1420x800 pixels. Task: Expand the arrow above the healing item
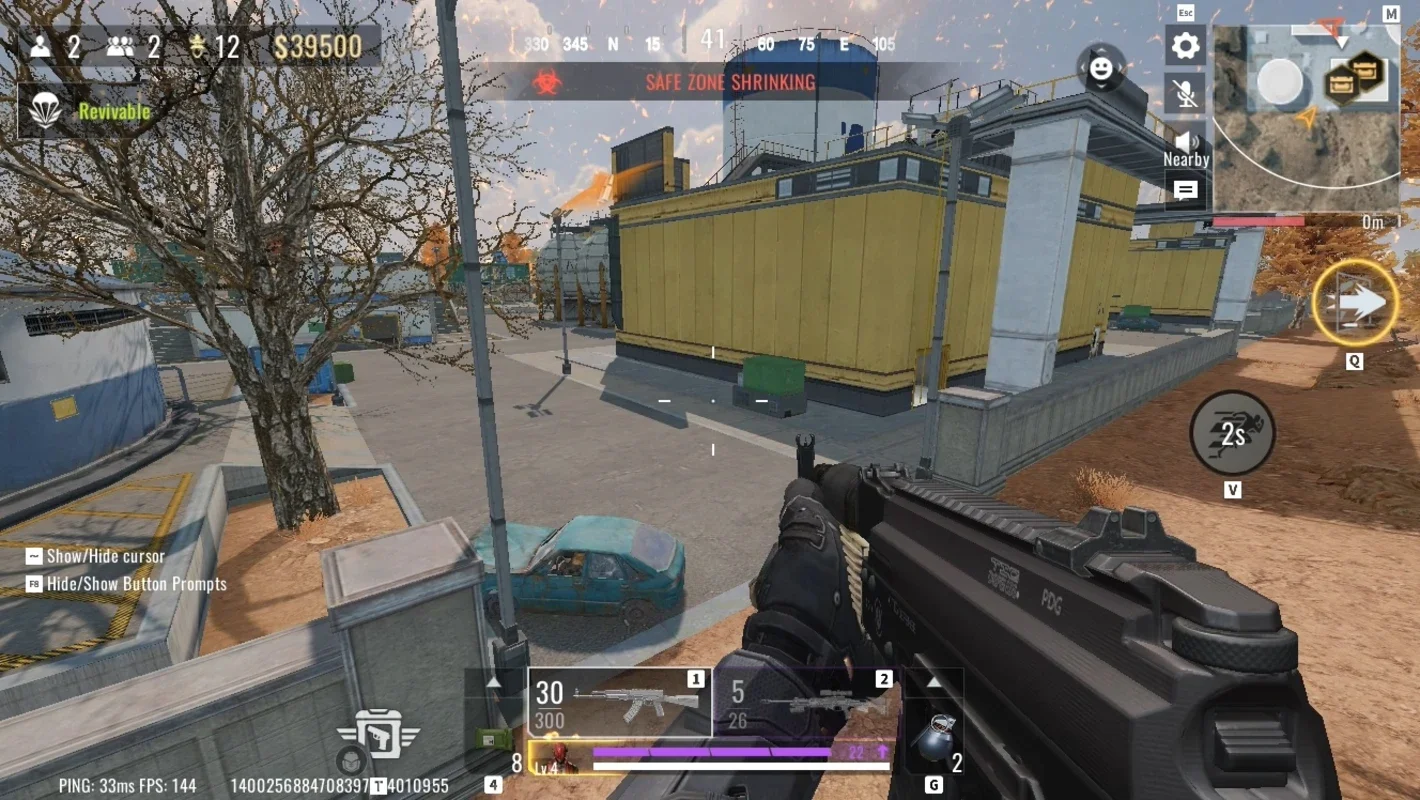click(x=492, y=682)
